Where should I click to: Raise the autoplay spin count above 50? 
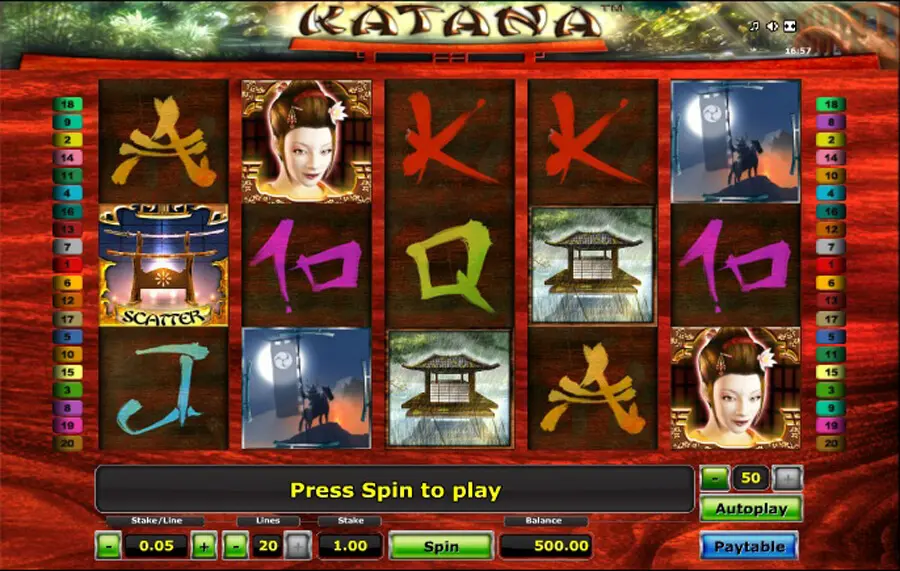tap(788, 478)
